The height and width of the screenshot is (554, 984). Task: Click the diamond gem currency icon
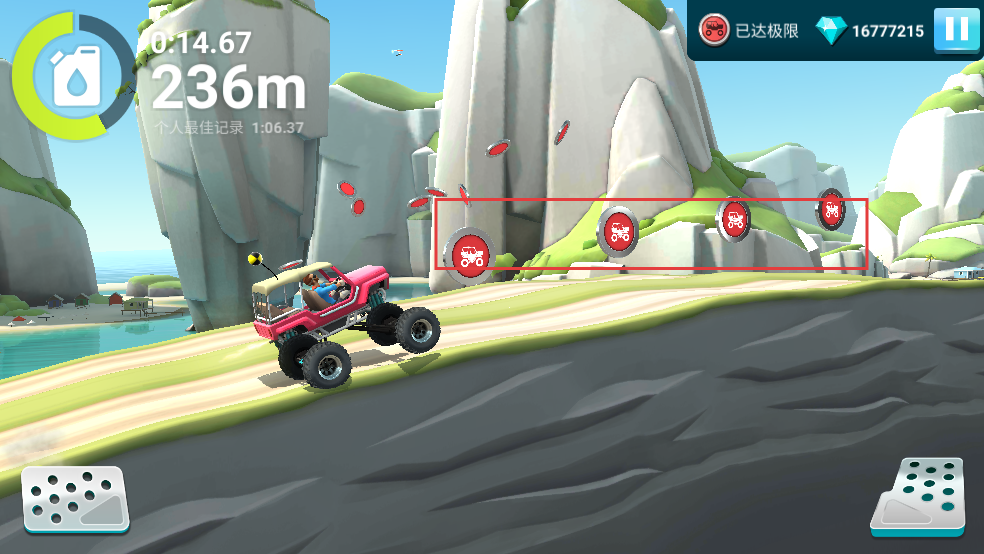click(830, 31)
